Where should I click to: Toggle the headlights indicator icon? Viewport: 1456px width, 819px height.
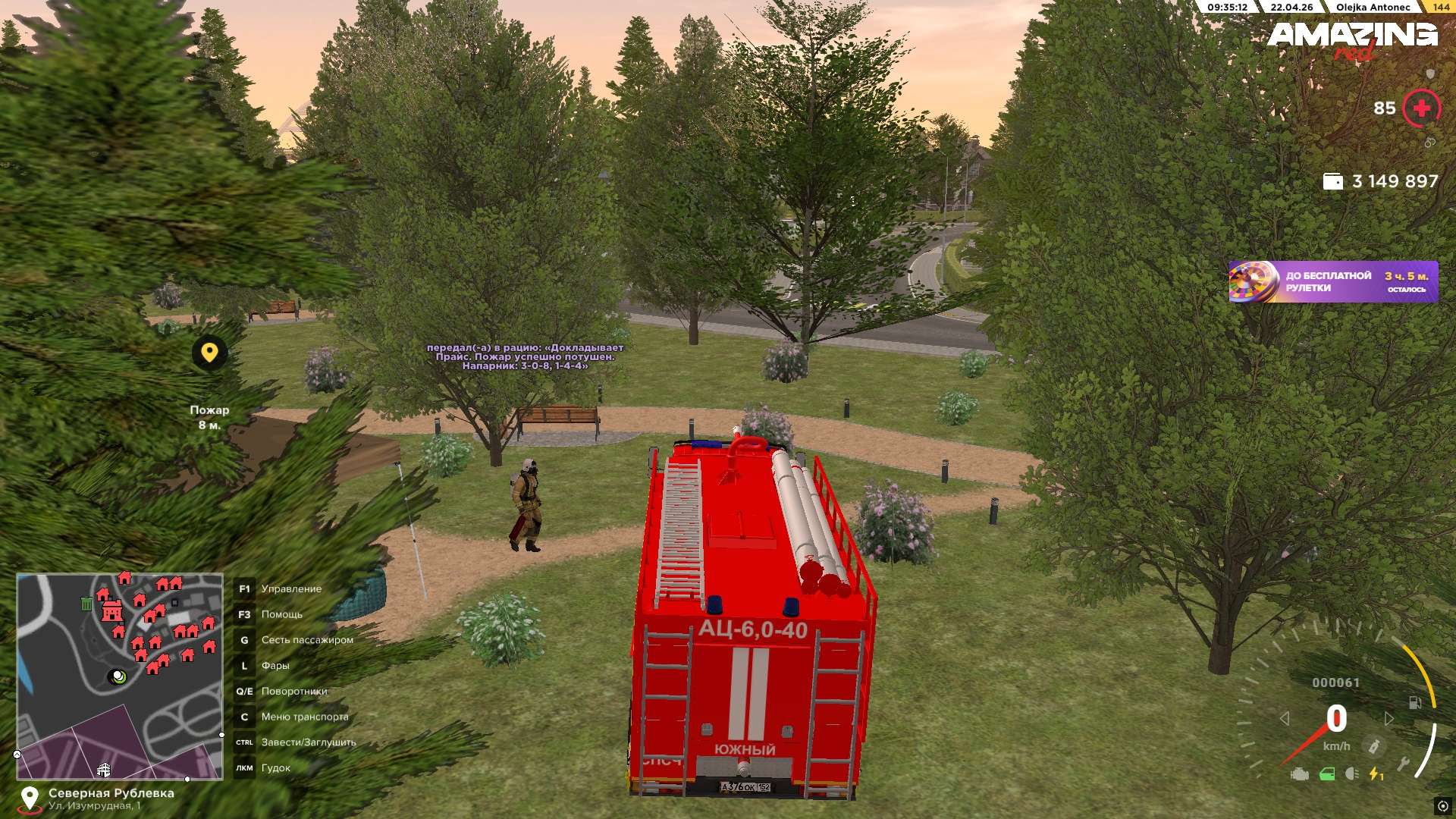pos(1352,774)
